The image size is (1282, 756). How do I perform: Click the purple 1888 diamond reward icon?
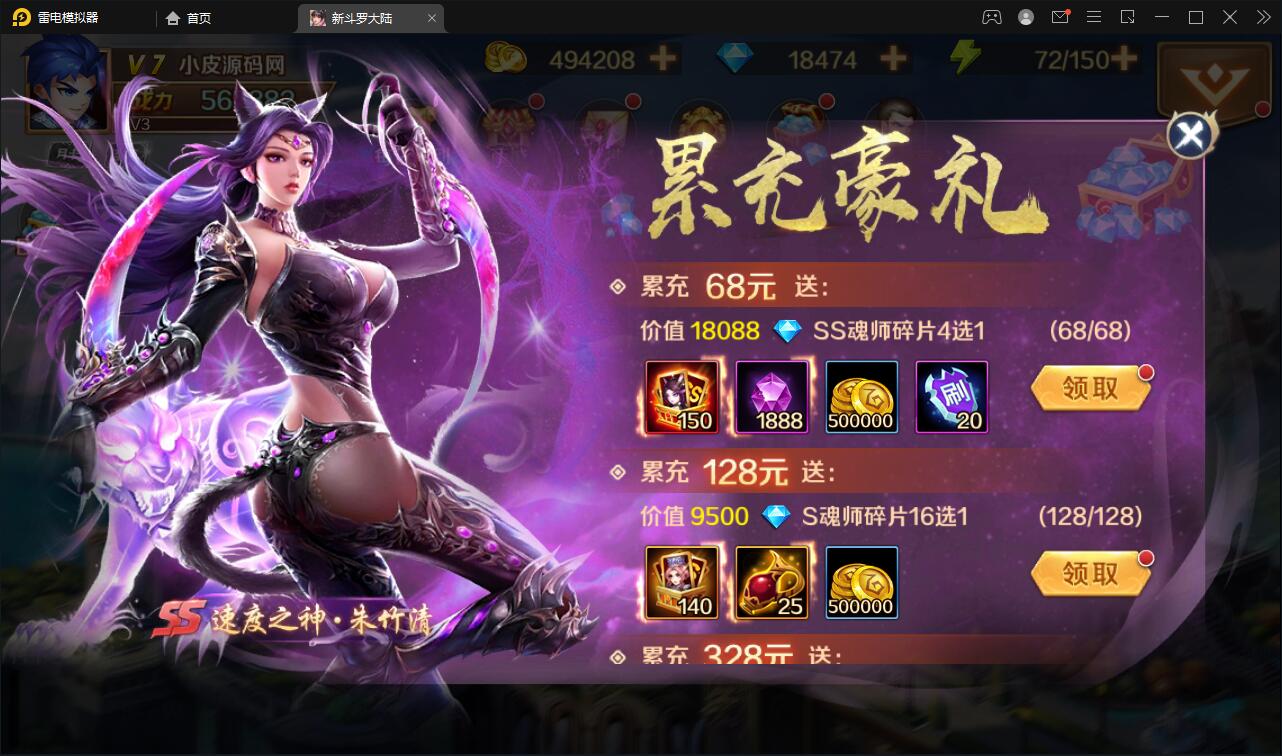point(771,399)
